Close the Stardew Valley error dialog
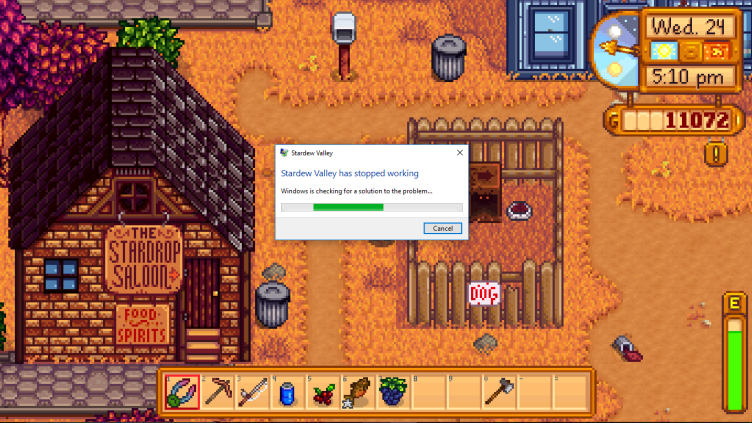 click(460, 153)
